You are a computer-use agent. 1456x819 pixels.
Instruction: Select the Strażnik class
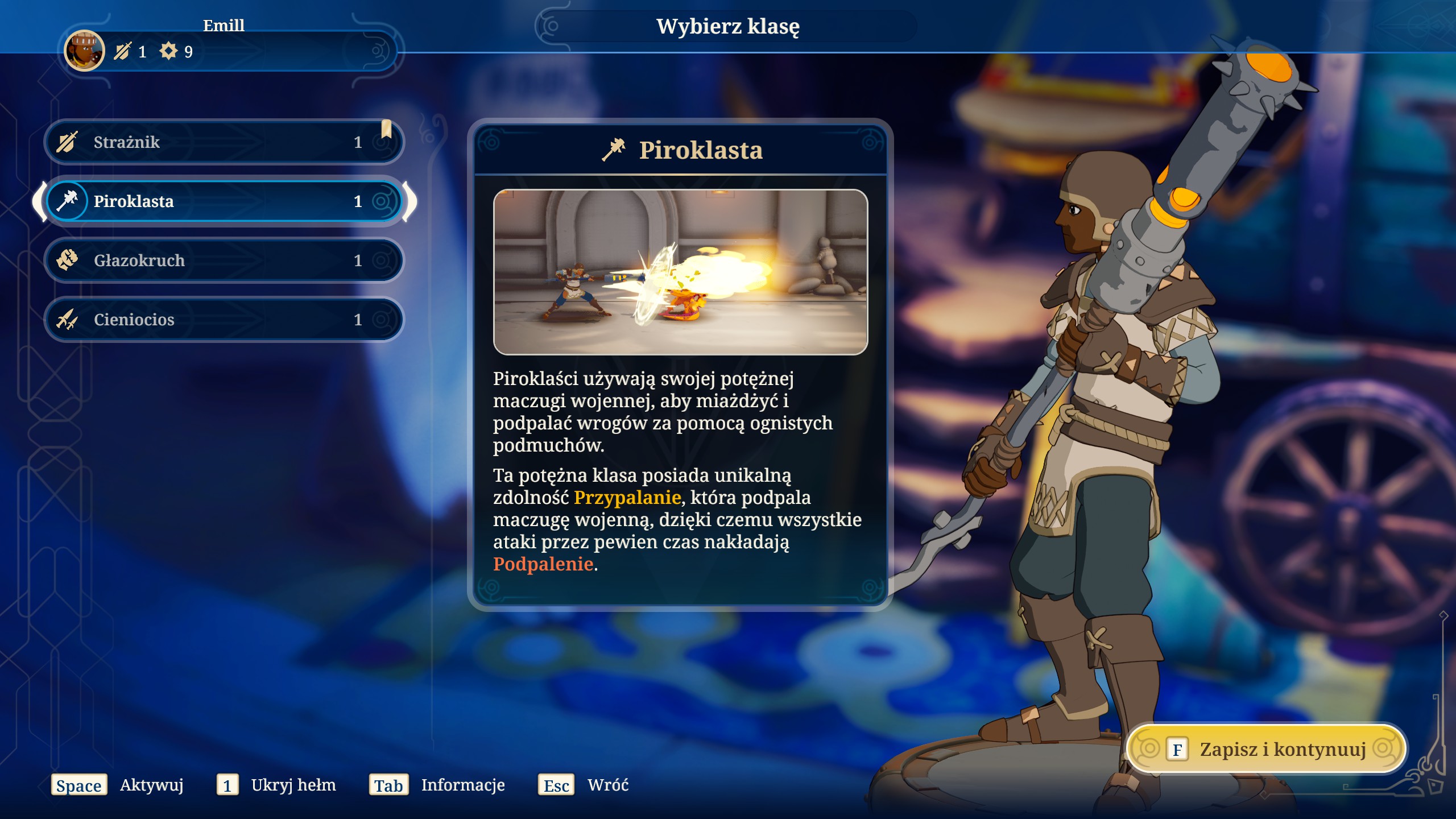click(223, 142)
